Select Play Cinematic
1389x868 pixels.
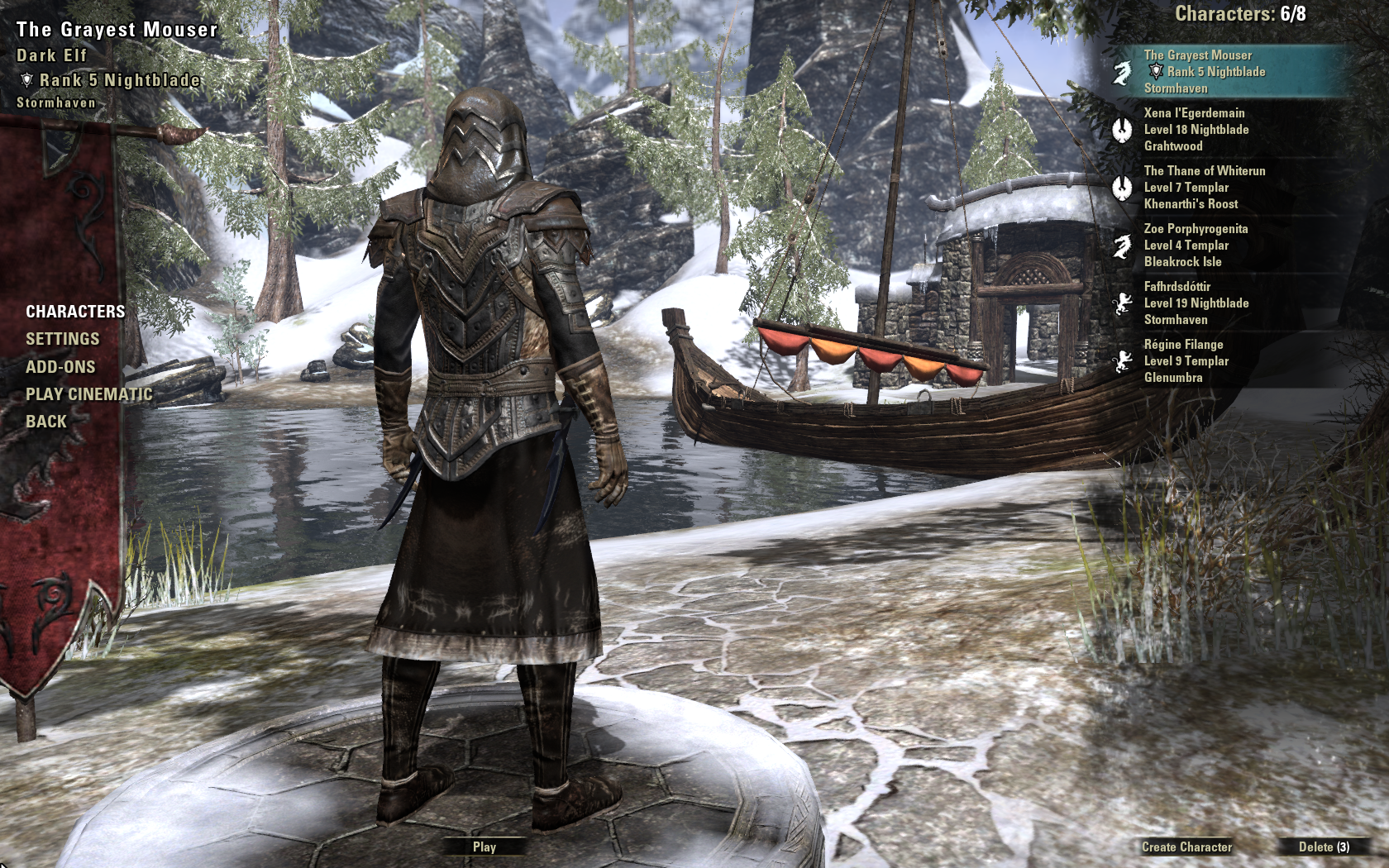[x=88, y=394]
